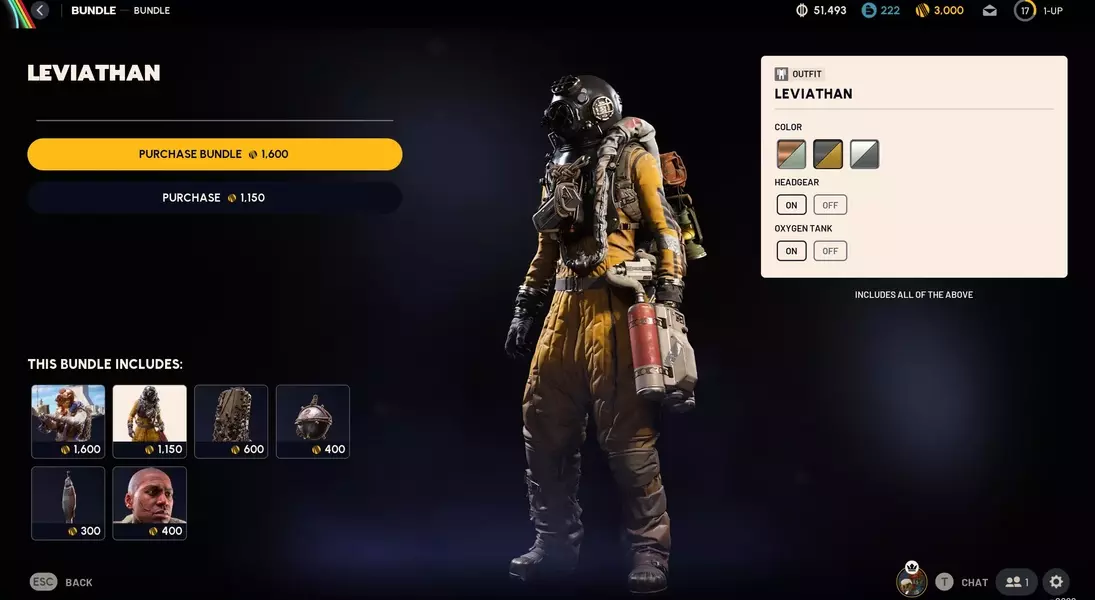
Task: View the yellow diver outfit thumbnail
Action: tap(149, 421)
